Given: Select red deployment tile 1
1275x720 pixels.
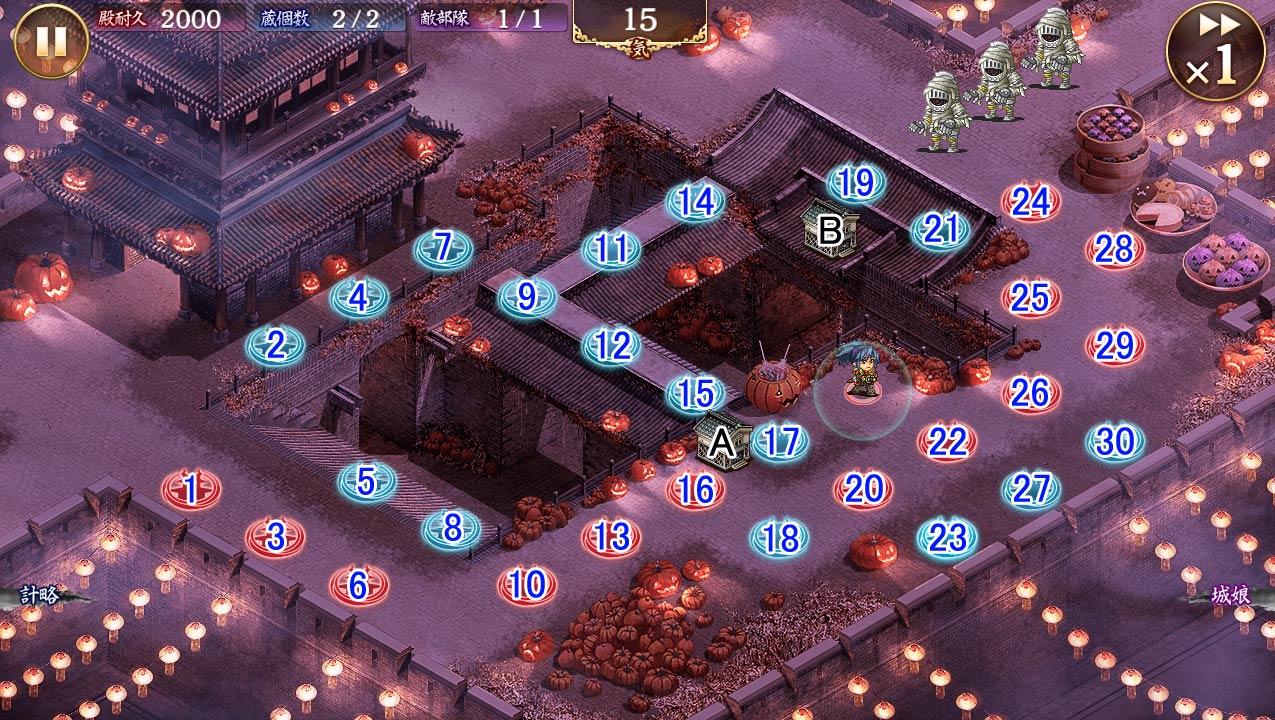Looking at the screenshot, I should 191,490.
